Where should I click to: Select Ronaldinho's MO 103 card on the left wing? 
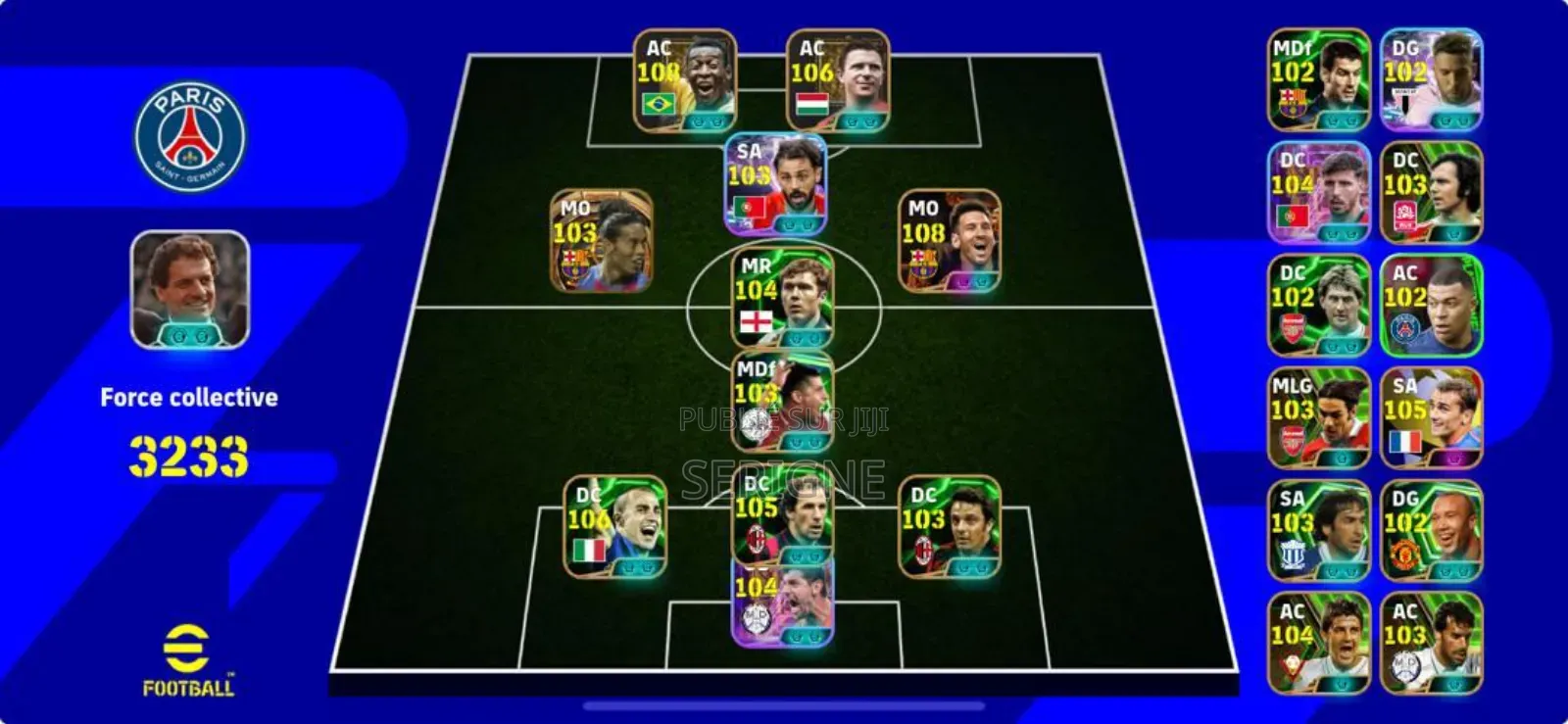click(x=602, y=242)
